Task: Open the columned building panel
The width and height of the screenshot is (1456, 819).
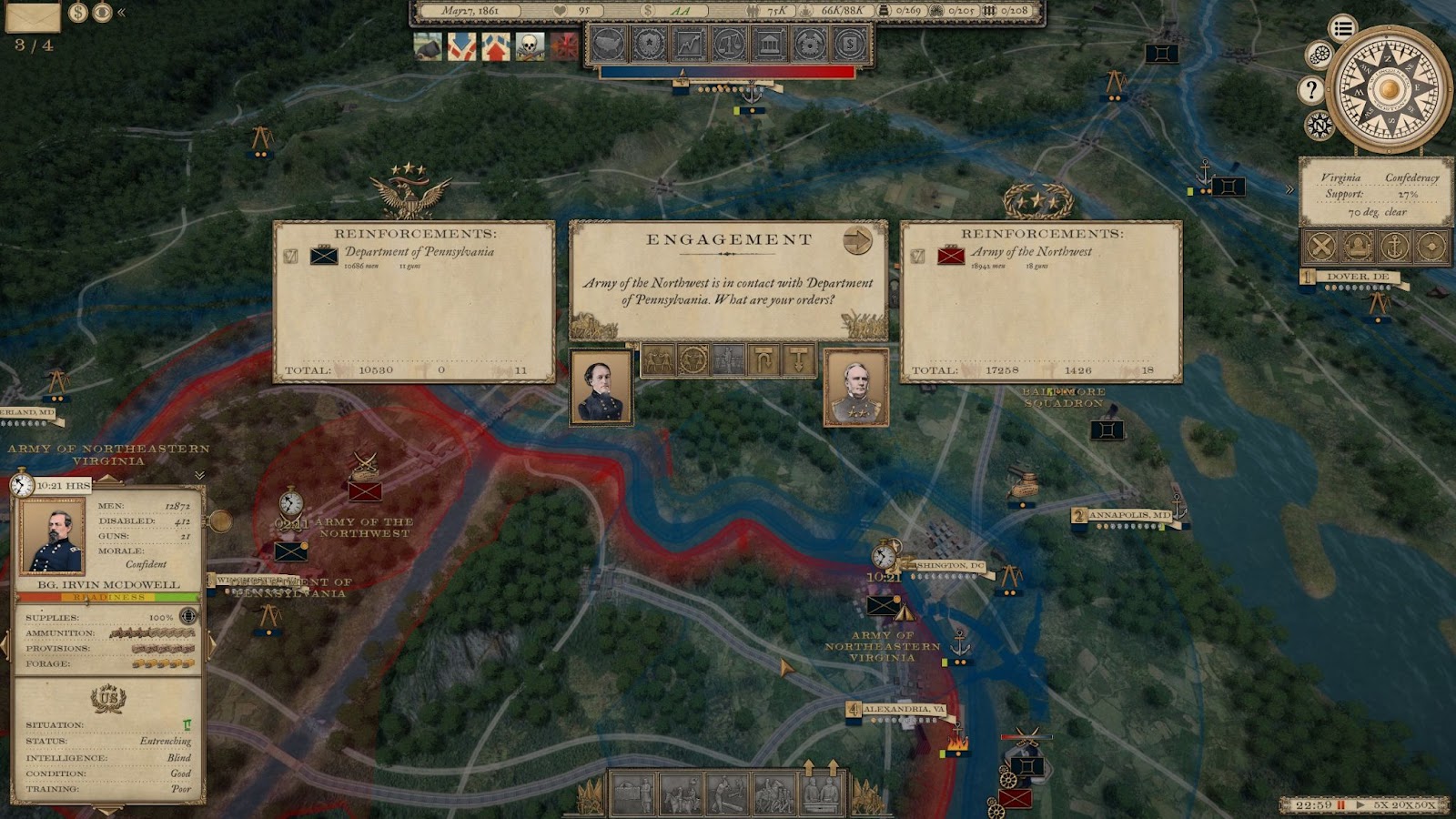Action: [769, 44]
